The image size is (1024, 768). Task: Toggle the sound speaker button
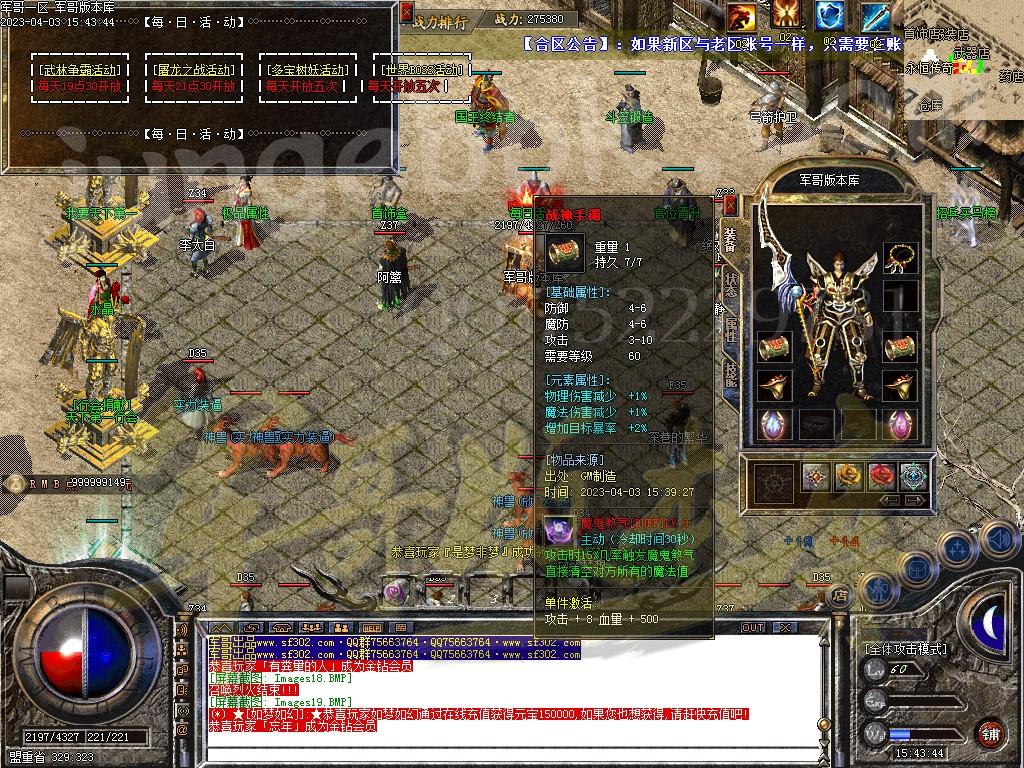click(998, 538)
